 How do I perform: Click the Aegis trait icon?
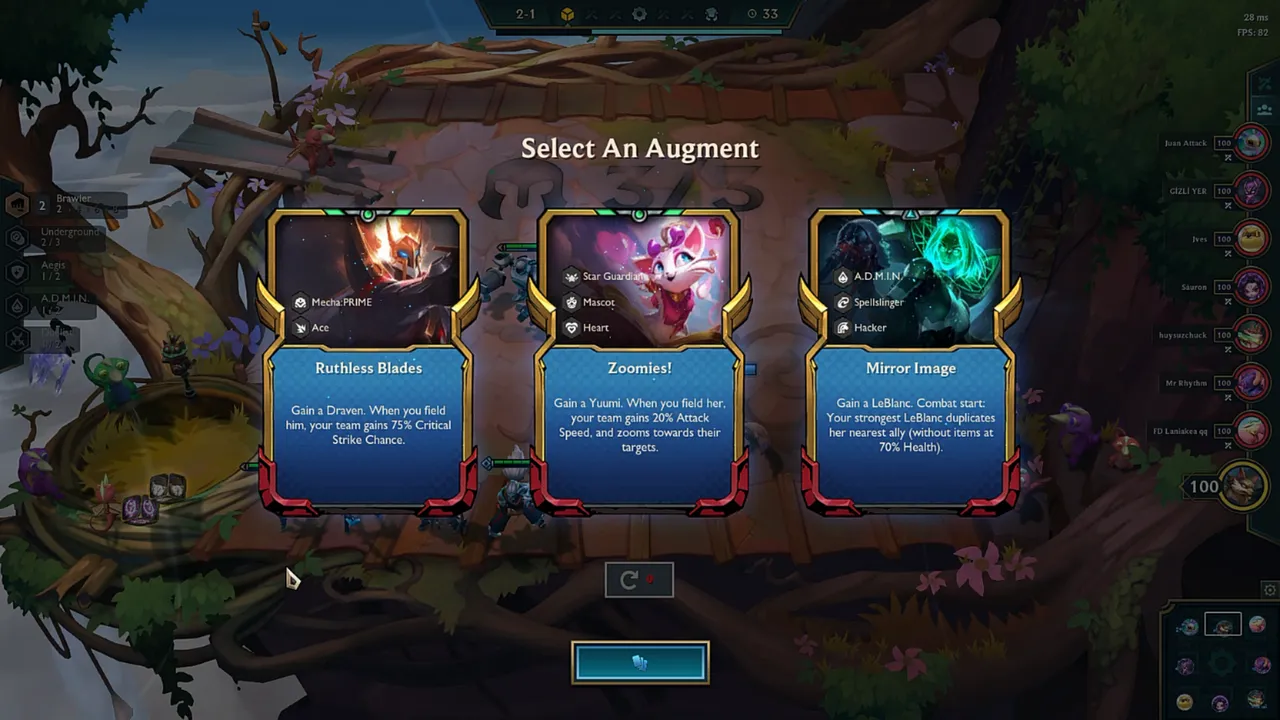(16, 272)
